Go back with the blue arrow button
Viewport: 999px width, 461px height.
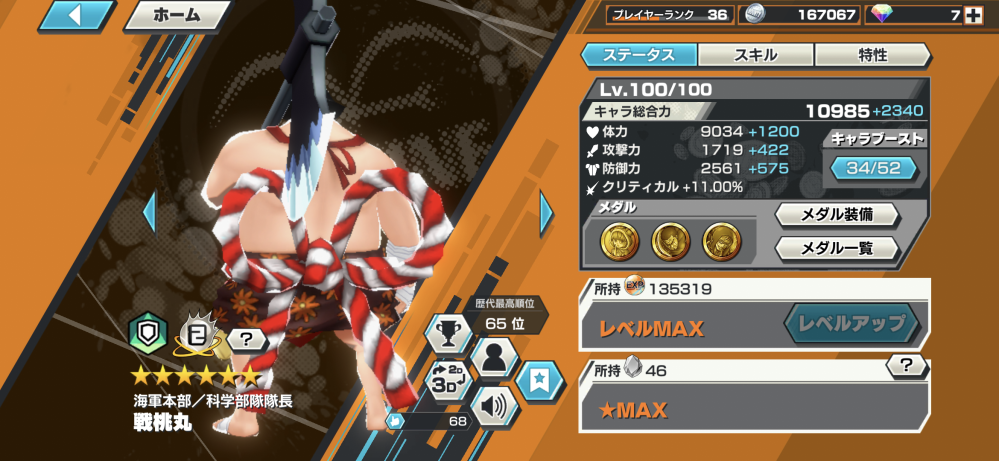[75, 15]
